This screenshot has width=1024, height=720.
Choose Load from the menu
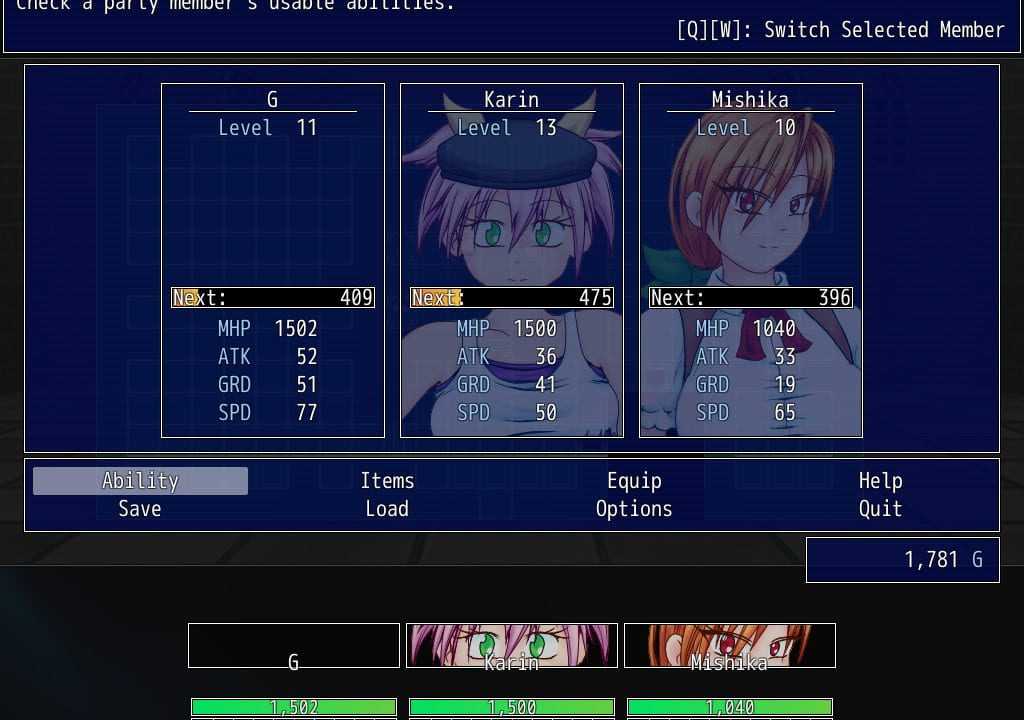pos(387,509)
